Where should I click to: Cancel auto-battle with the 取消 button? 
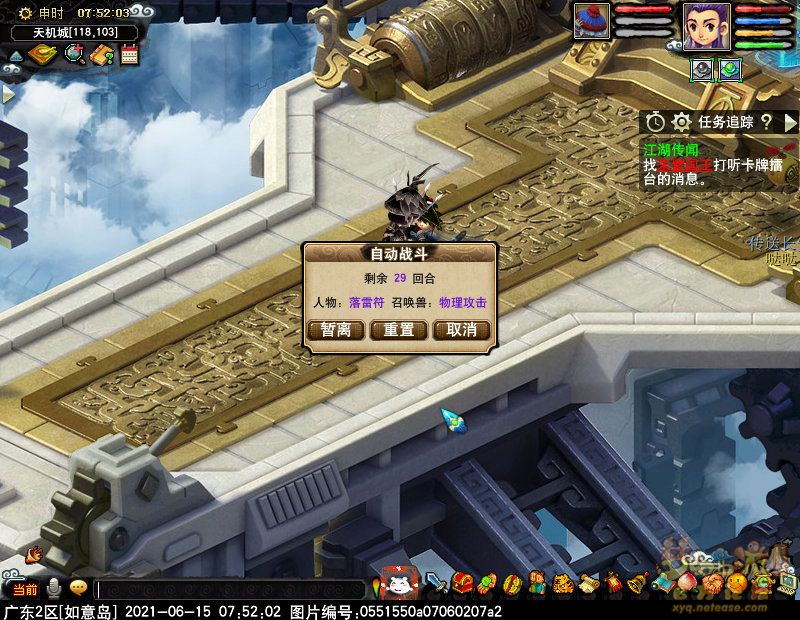pos(461,330)
